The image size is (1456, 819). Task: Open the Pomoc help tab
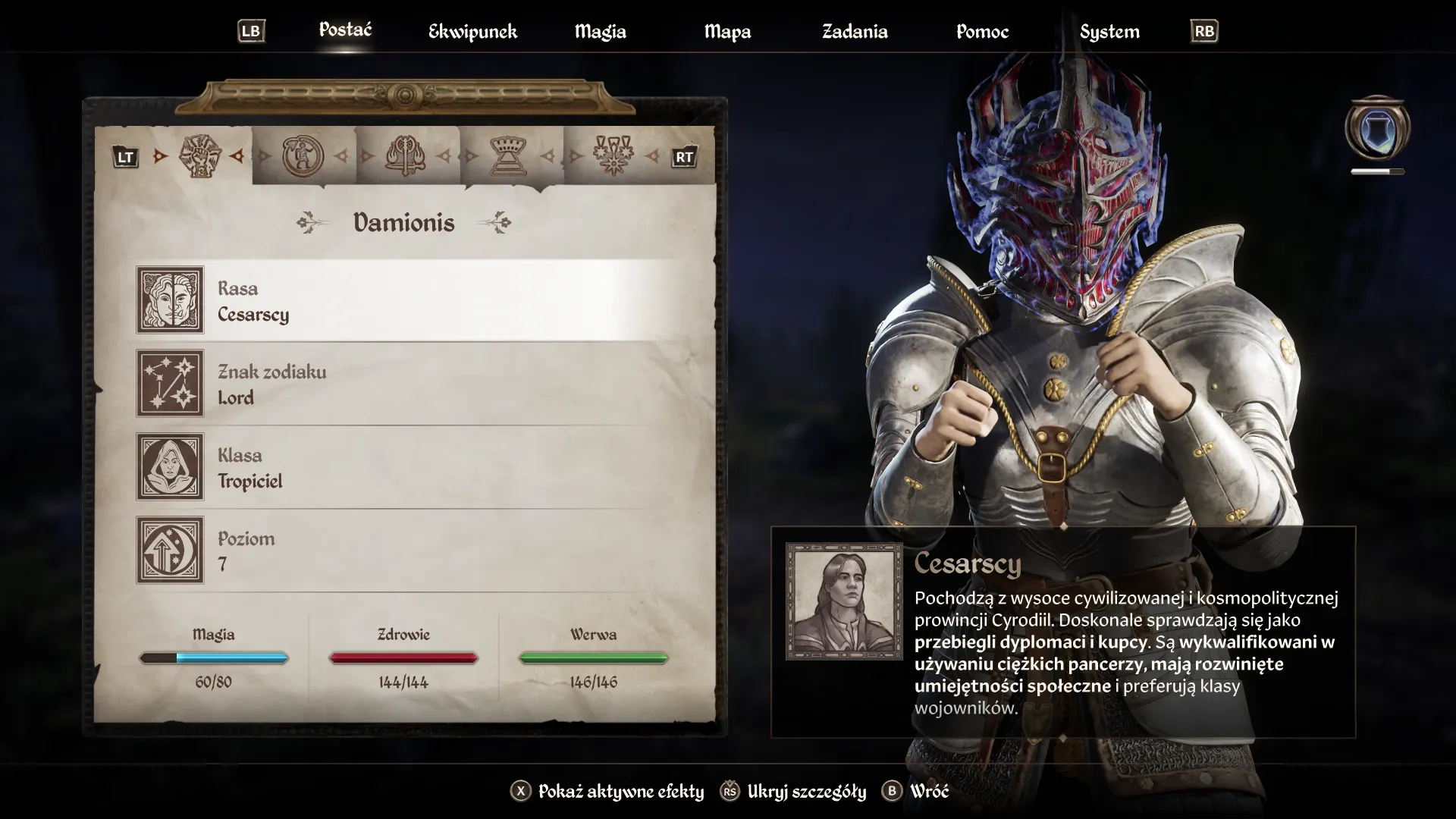[982, 32]
